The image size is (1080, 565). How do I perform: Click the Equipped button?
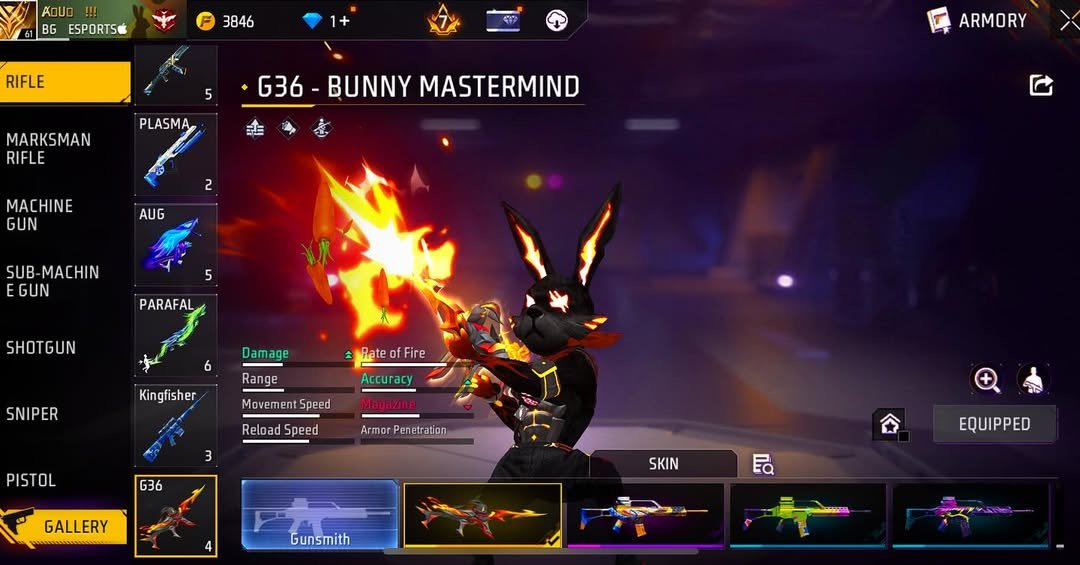coord(994,424)
